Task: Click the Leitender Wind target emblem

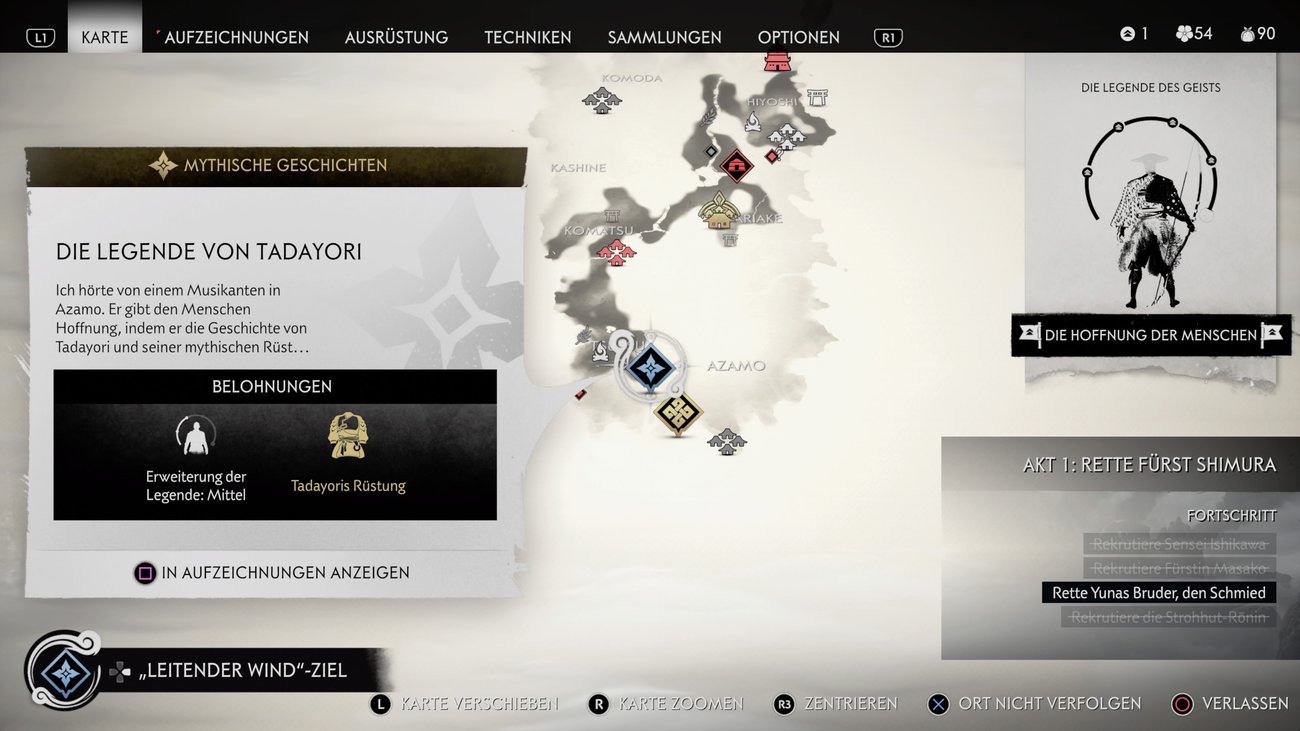Action: coord(65,671)
